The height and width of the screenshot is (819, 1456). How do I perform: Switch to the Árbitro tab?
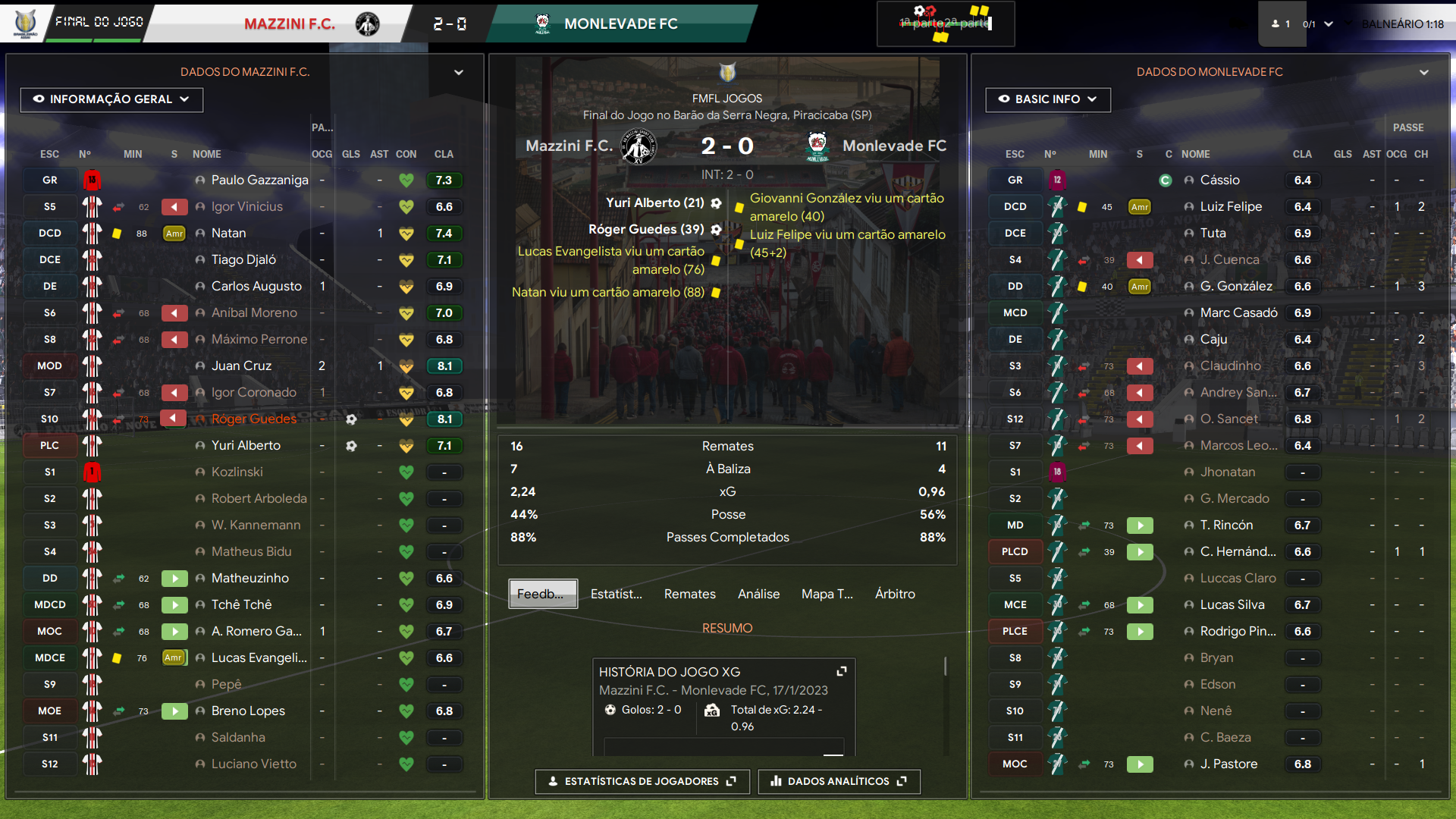[x=895, y=594]
